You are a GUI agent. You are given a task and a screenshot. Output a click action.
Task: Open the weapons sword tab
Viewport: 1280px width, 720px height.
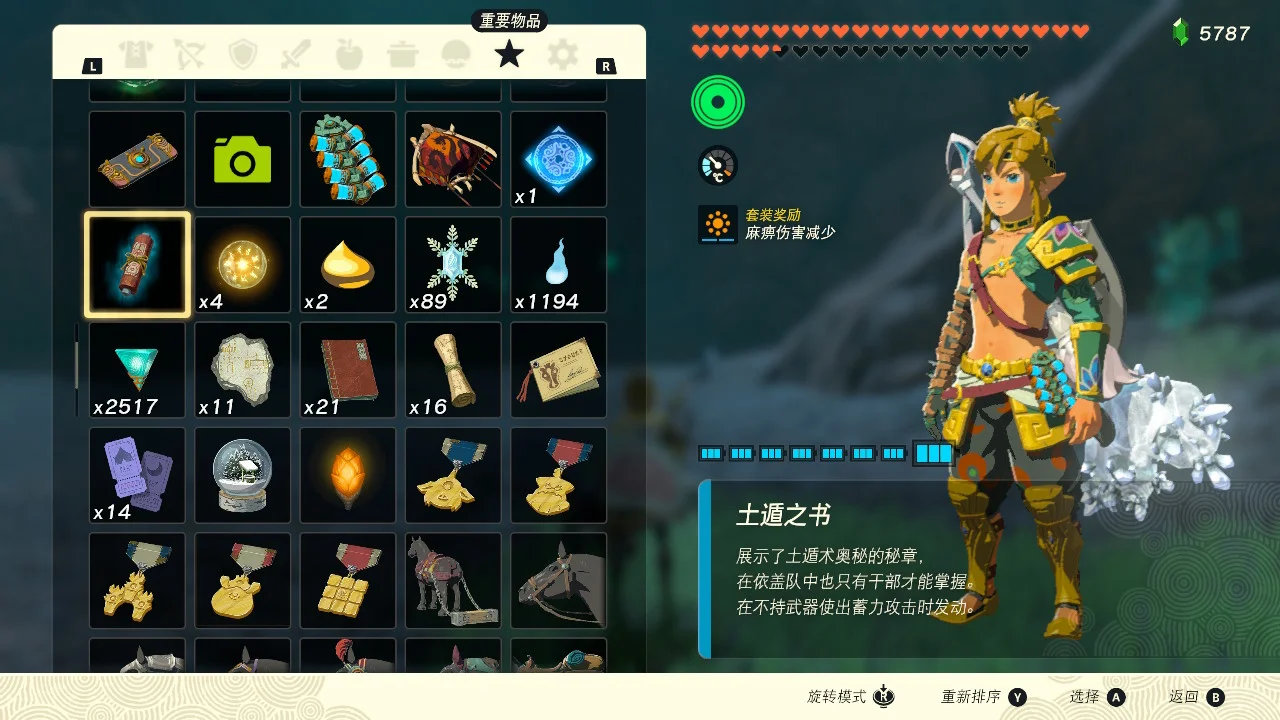tap(296, 54)
